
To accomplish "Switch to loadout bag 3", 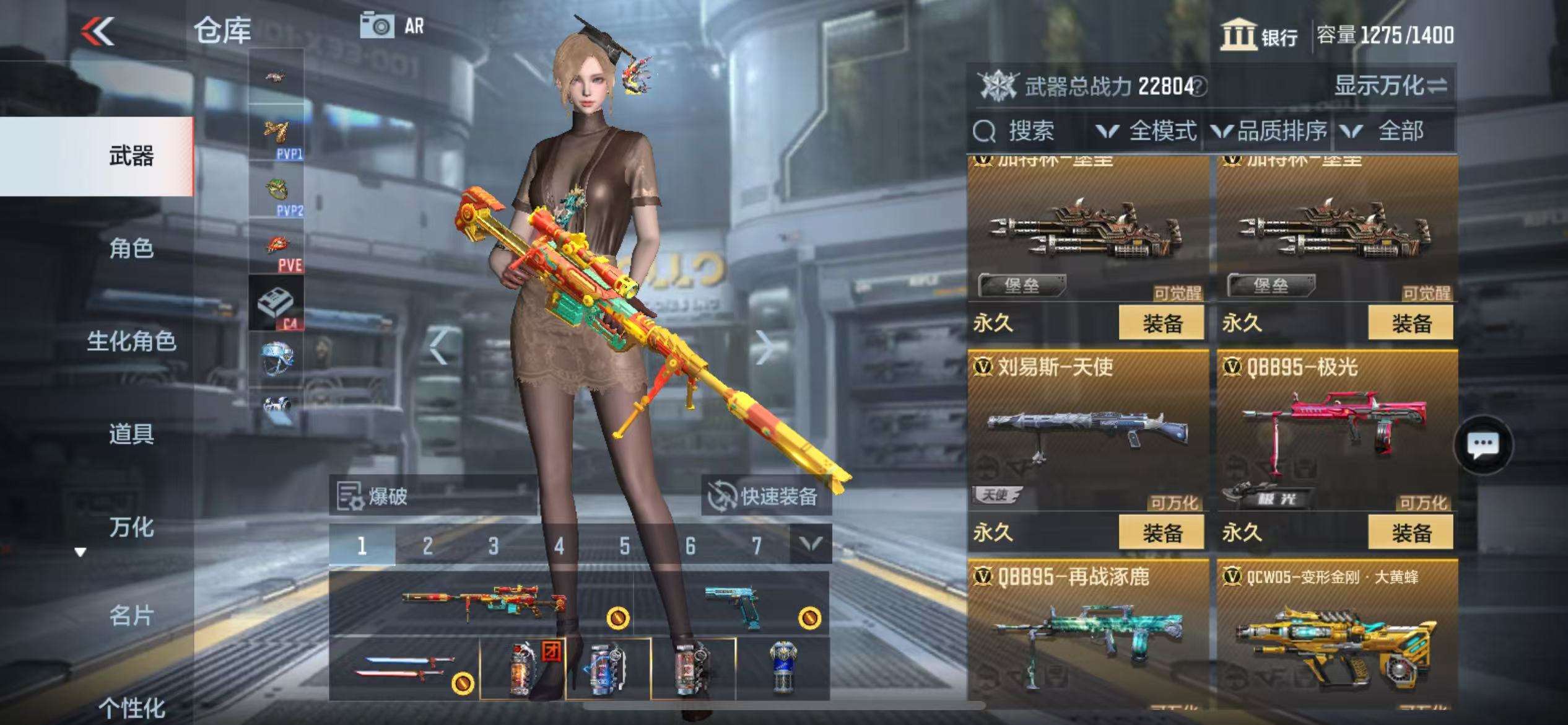I will 493,545.
